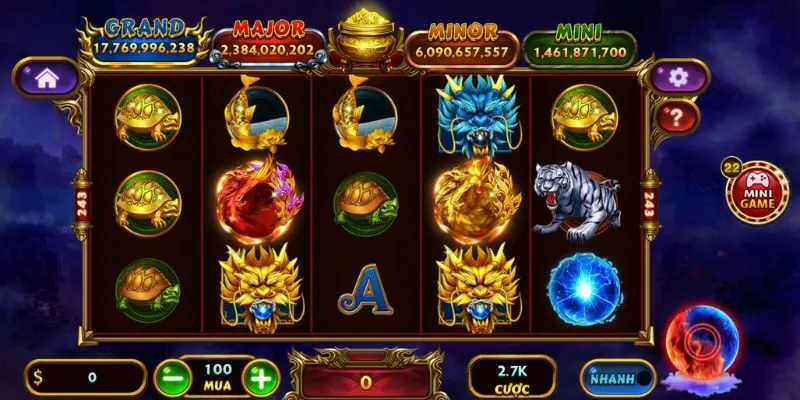Decrease the bet with the minus button
800x400 pixels.
tap(170, 378)
